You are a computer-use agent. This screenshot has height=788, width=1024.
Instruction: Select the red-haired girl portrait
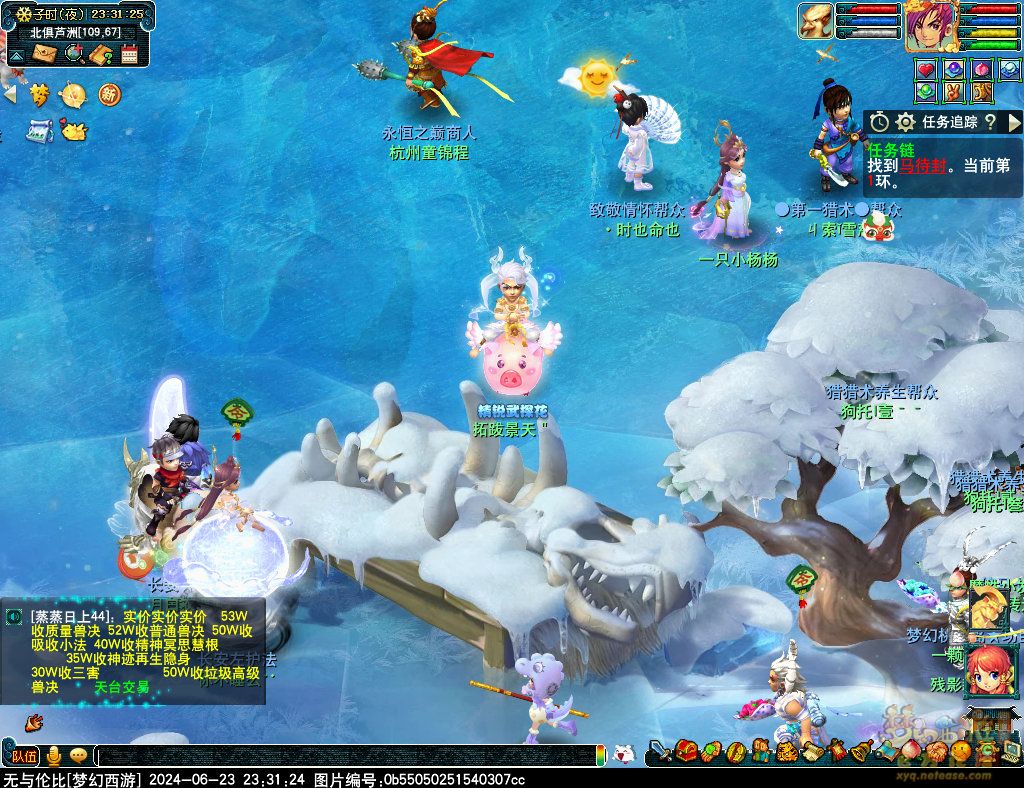coord(990,669)
